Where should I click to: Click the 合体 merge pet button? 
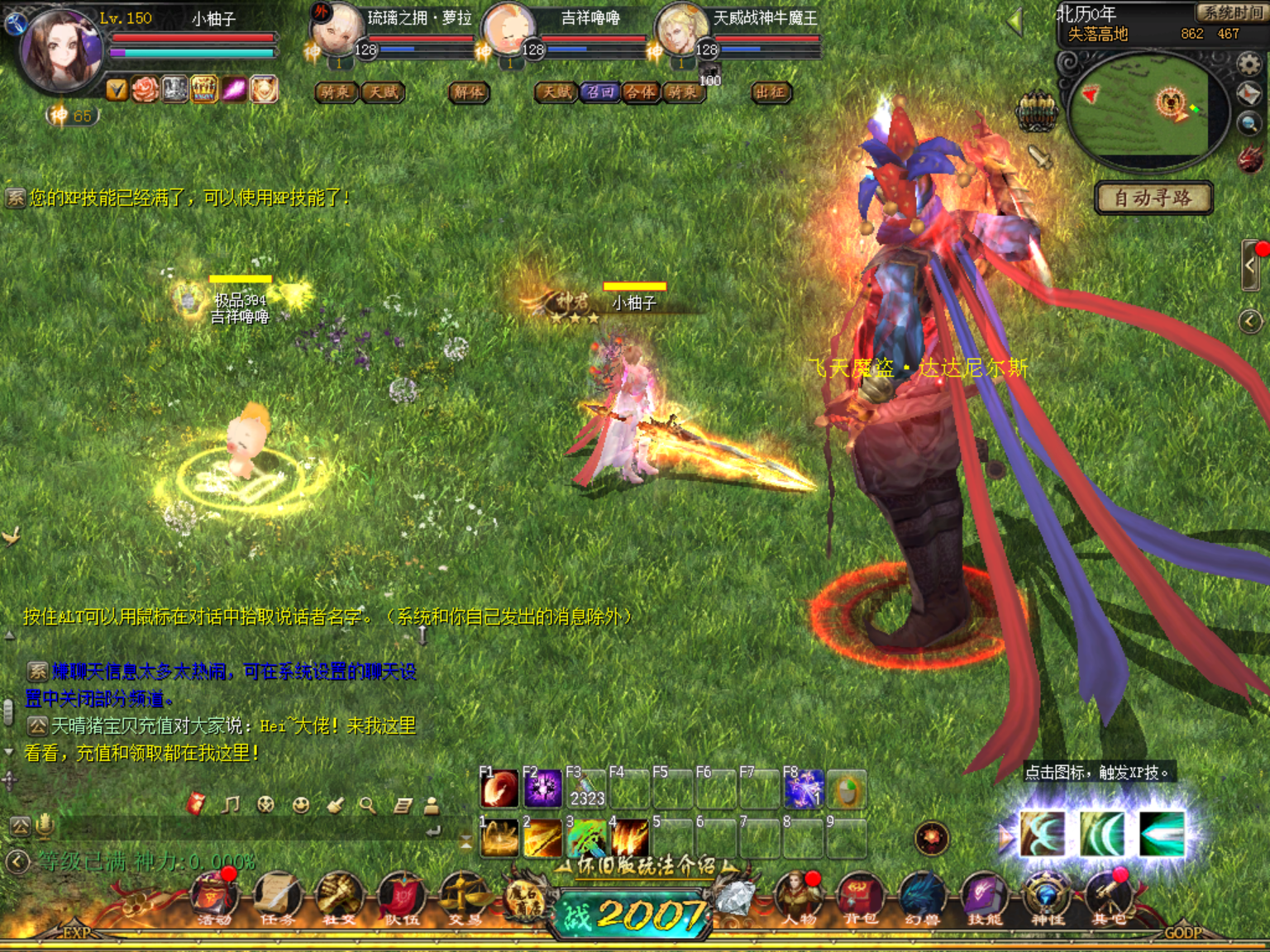pyautogui.click(x=641, y=92)
